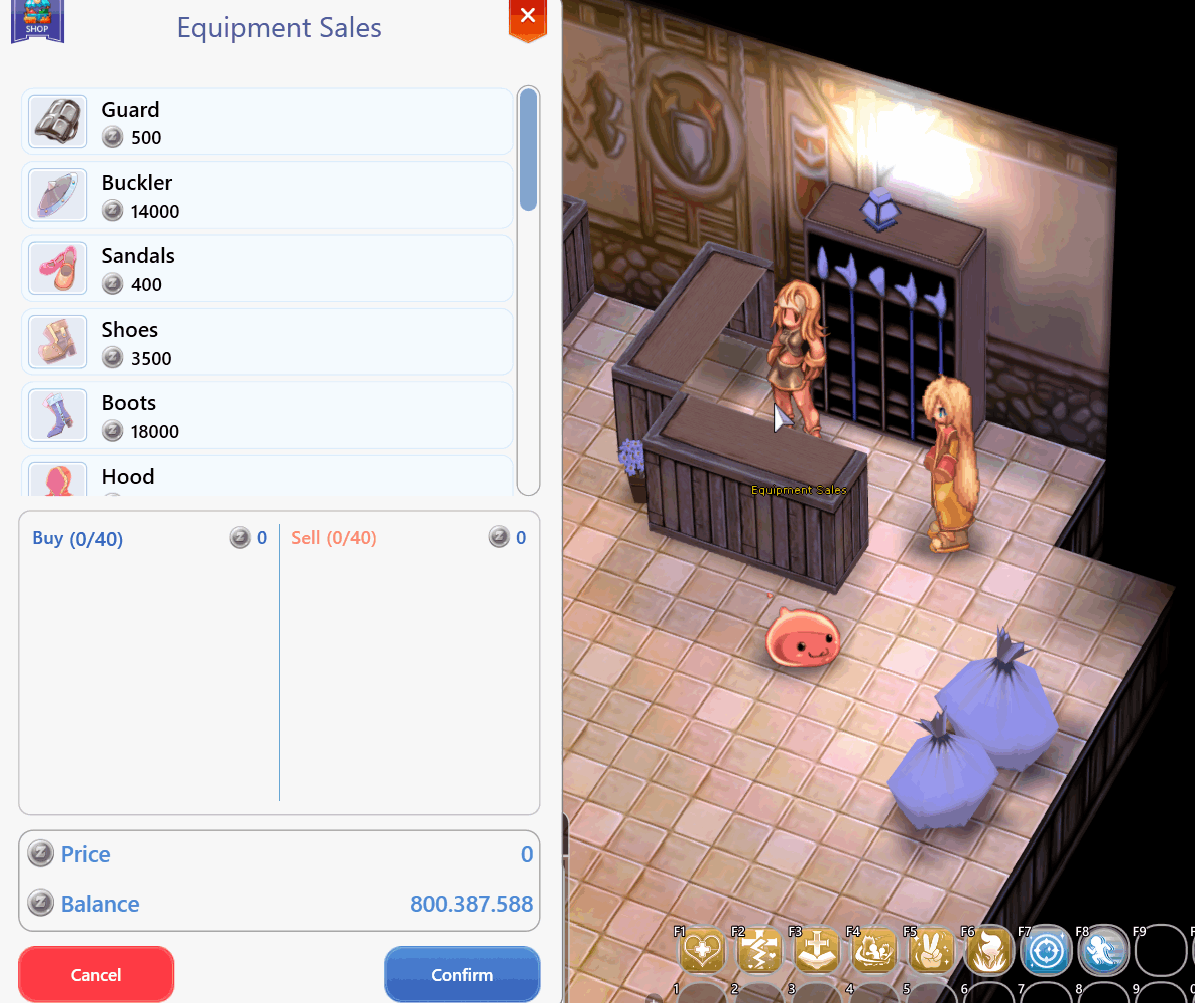The image size is (1195, 1003).
Task: Choose the Buckler from the shop list
Action: [267, 196]
